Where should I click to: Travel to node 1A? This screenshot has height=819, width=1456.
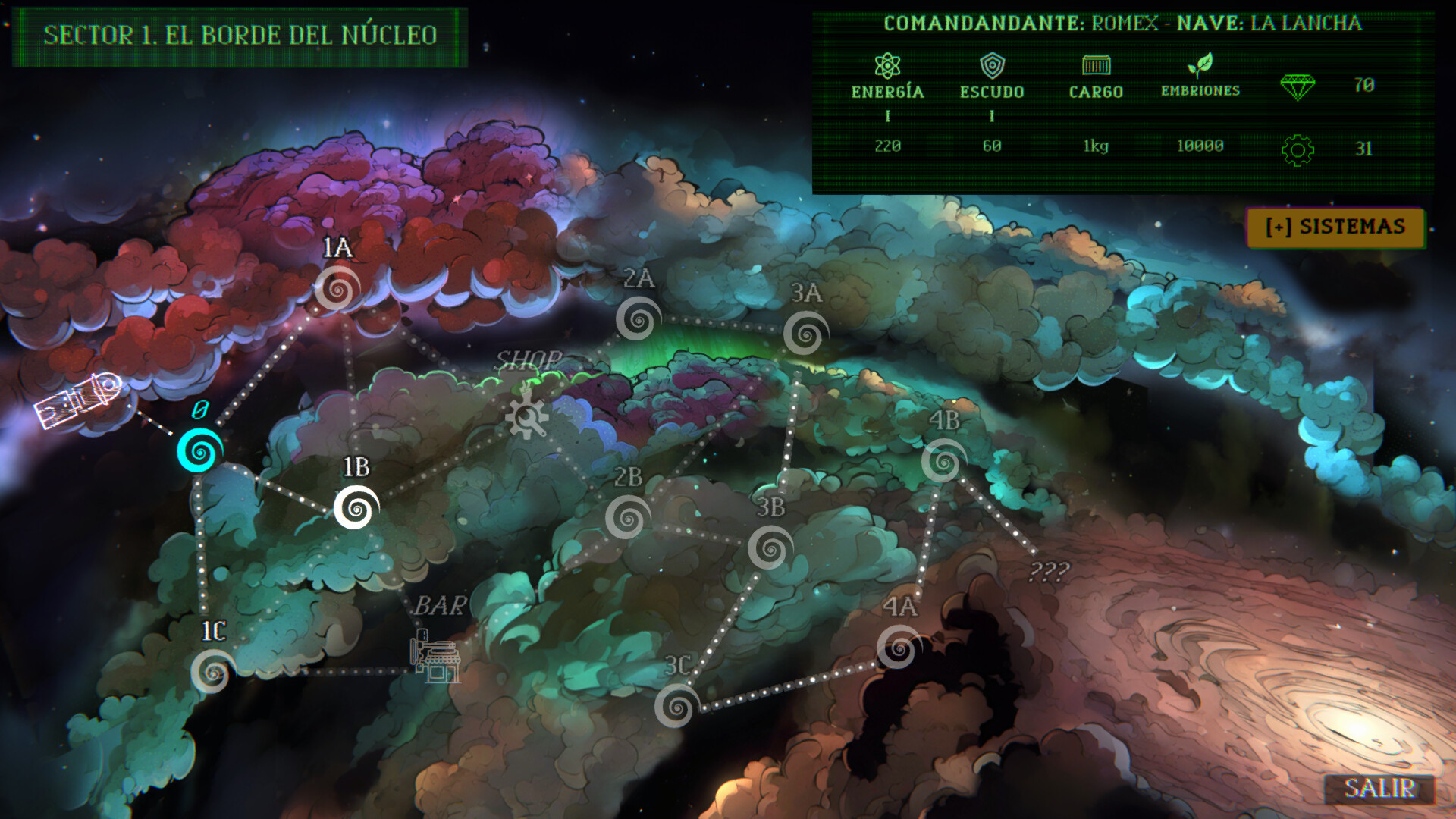click(x=339, y=291)
